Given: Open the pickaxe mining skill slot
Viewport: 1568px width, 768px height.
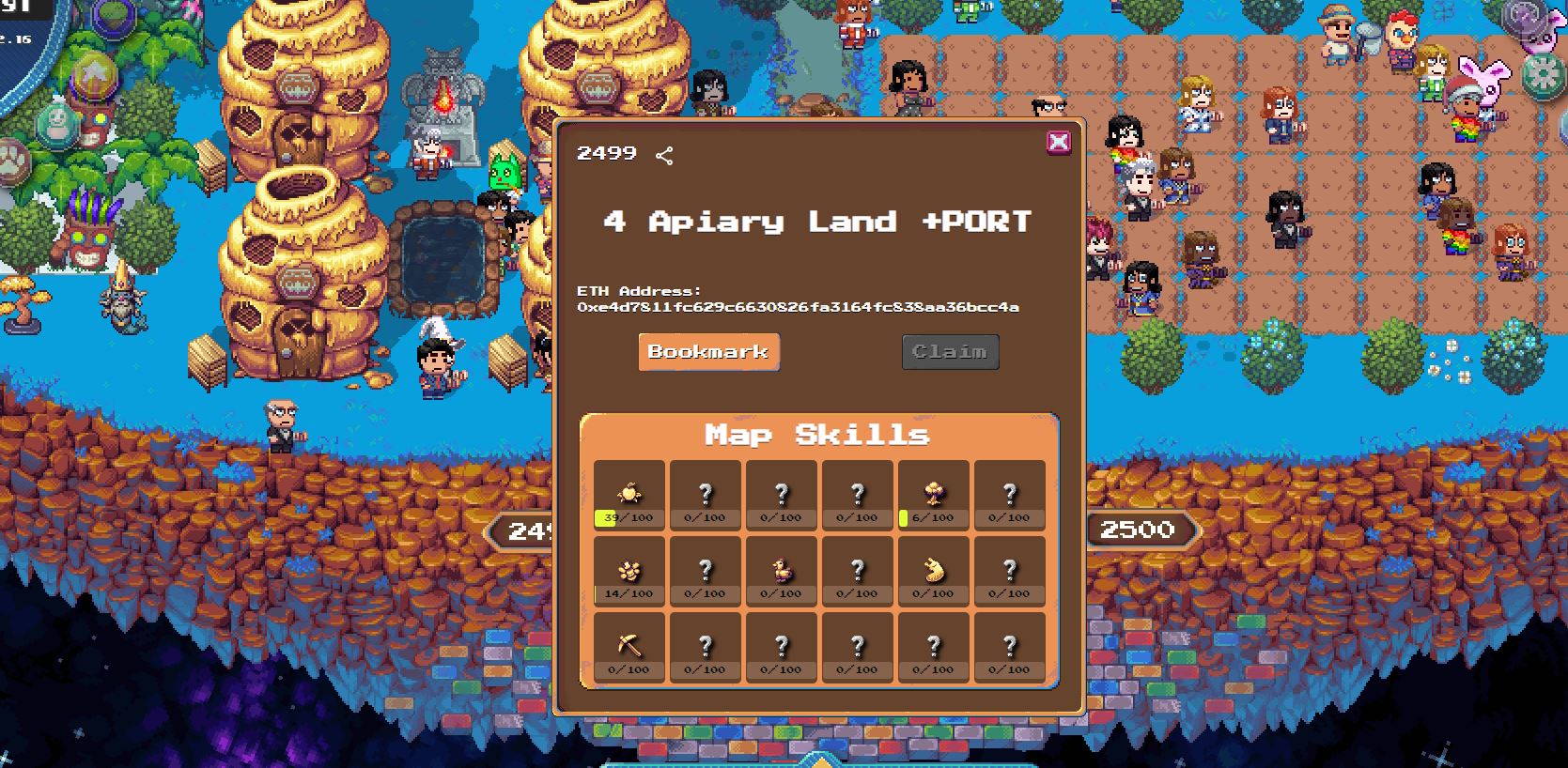Looking at the screenshot, I should tap(629, 647).
